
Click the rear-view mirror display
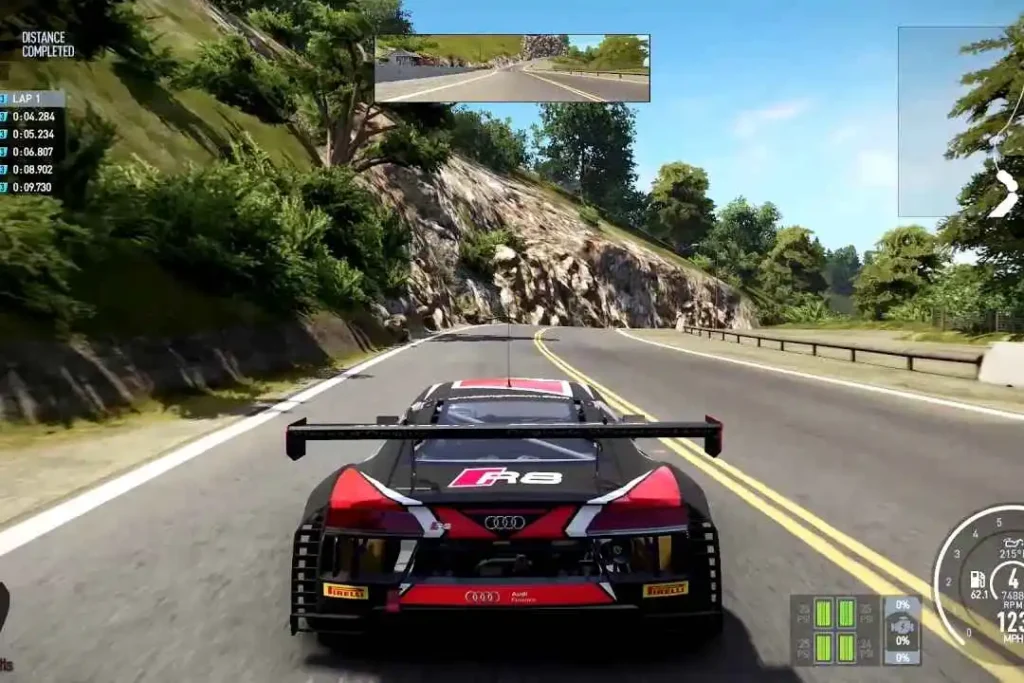pos(512,68)
